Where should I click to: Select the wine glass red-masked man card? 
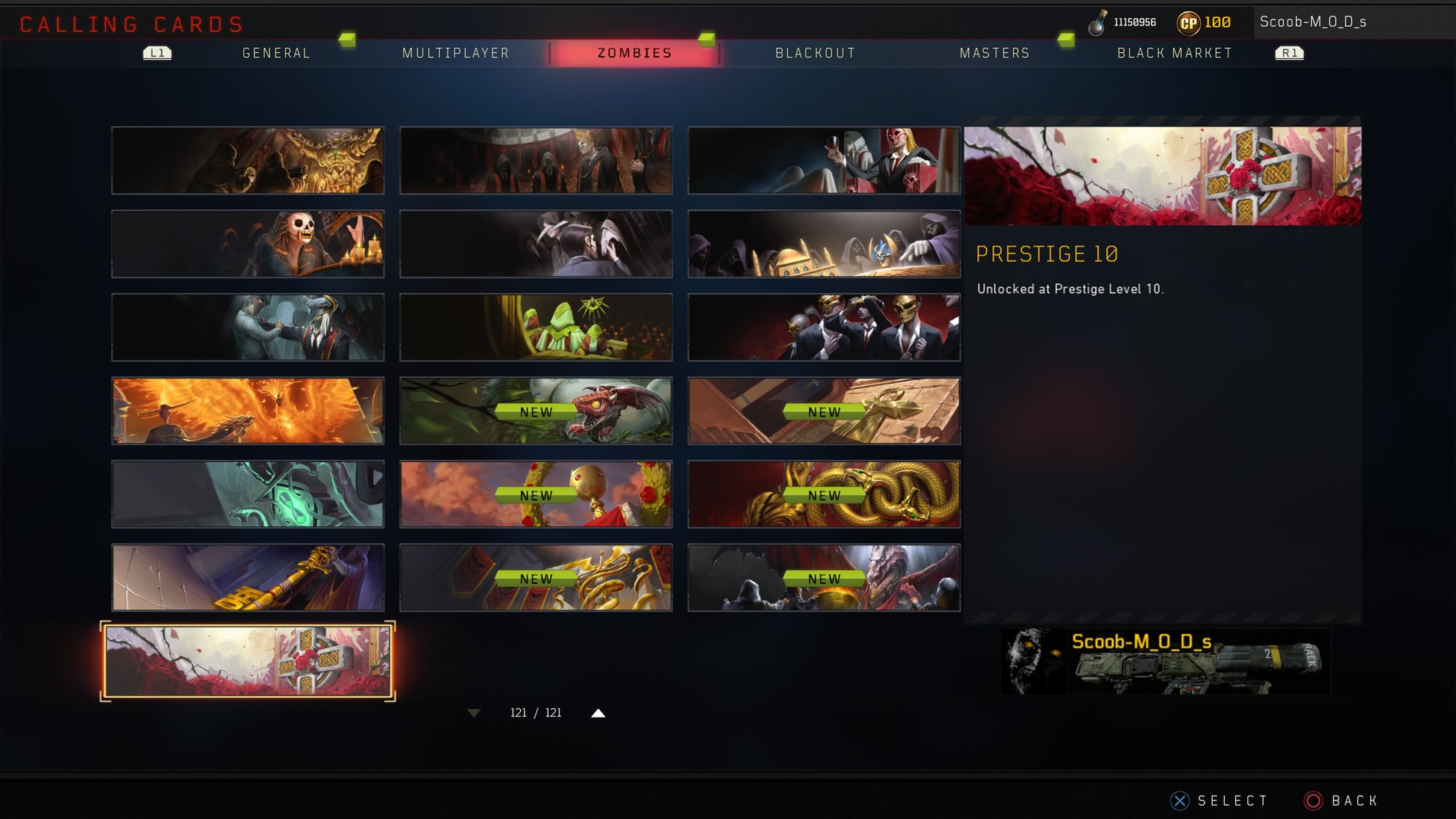pyautogui.click(x=824, y=160)
